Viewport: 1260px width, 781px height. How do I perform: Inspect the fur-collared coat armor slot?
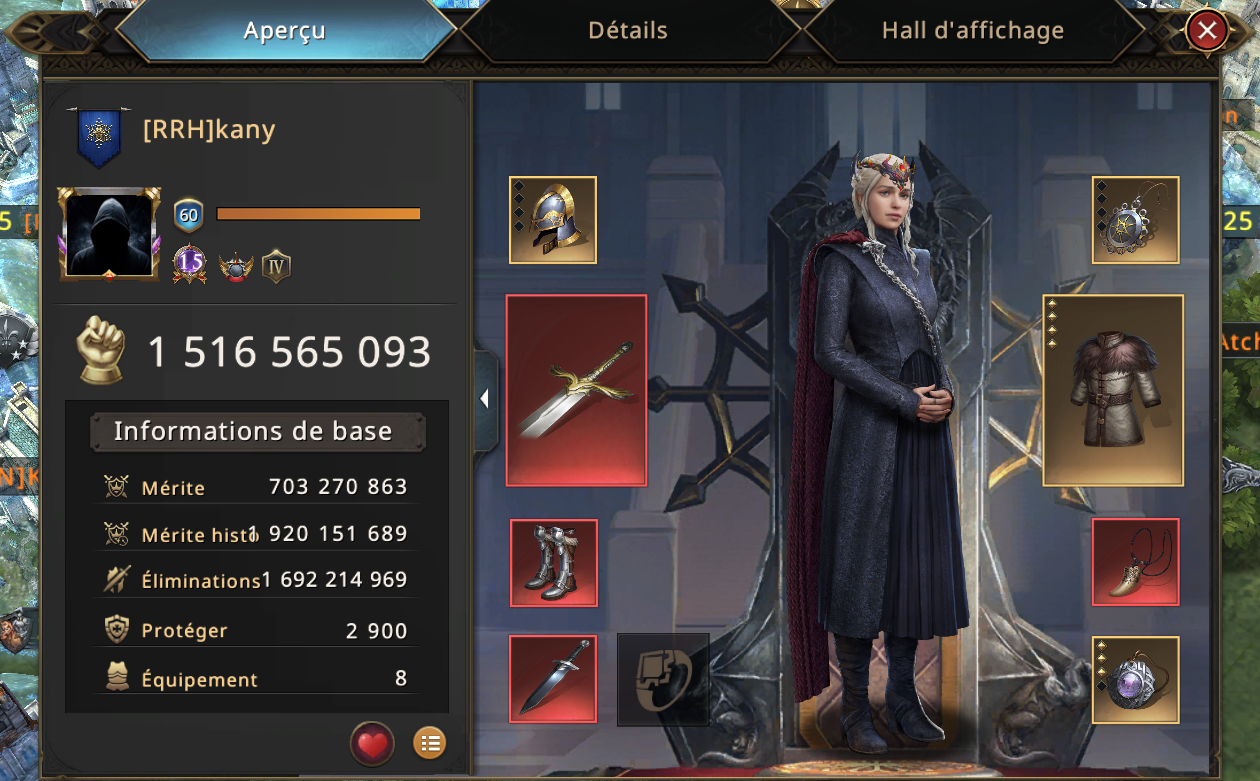(1113, 390)
